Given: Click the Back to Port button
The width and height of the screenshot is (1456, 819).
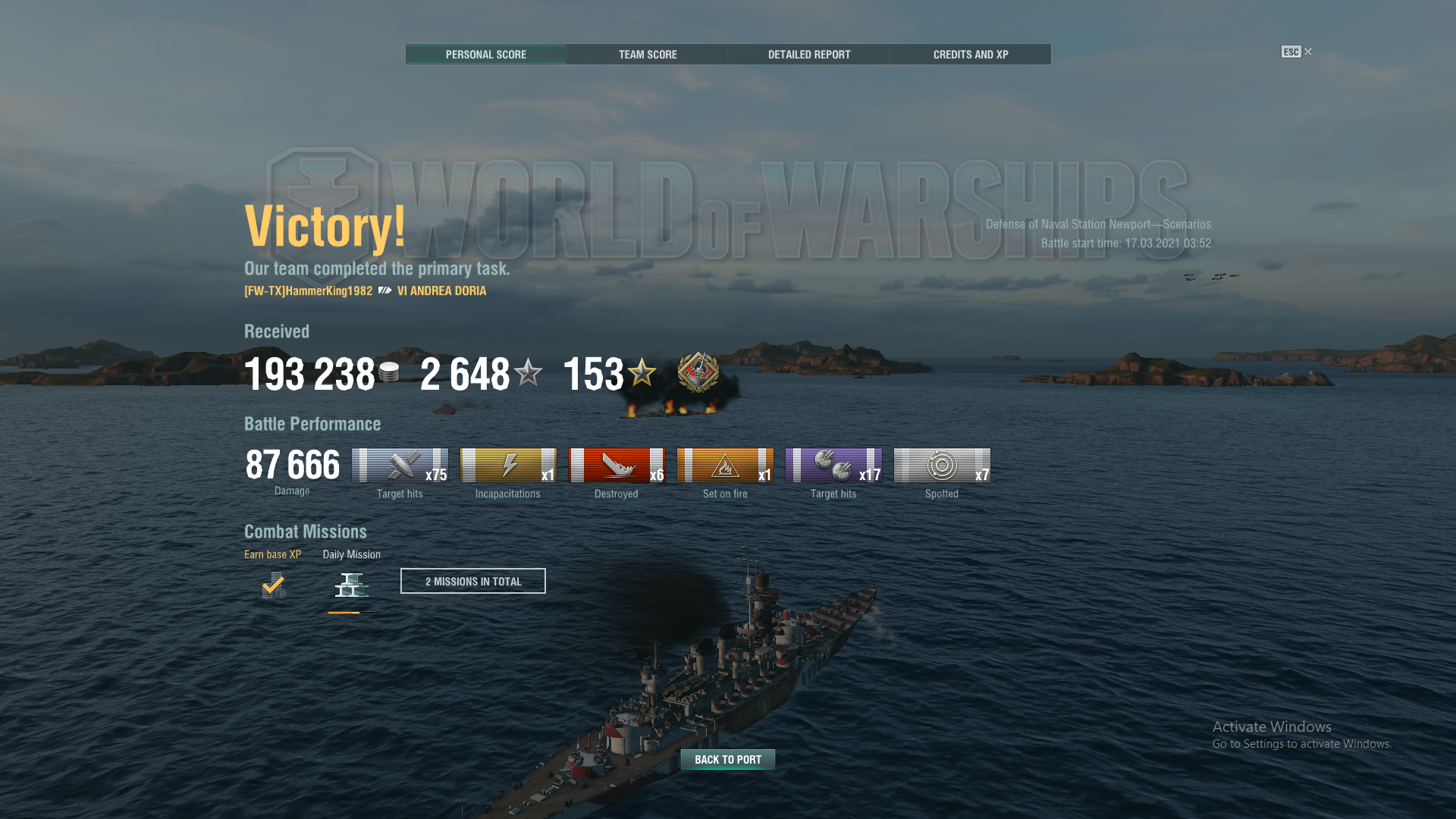Looking at the screenshot, I should coord(728,759).
